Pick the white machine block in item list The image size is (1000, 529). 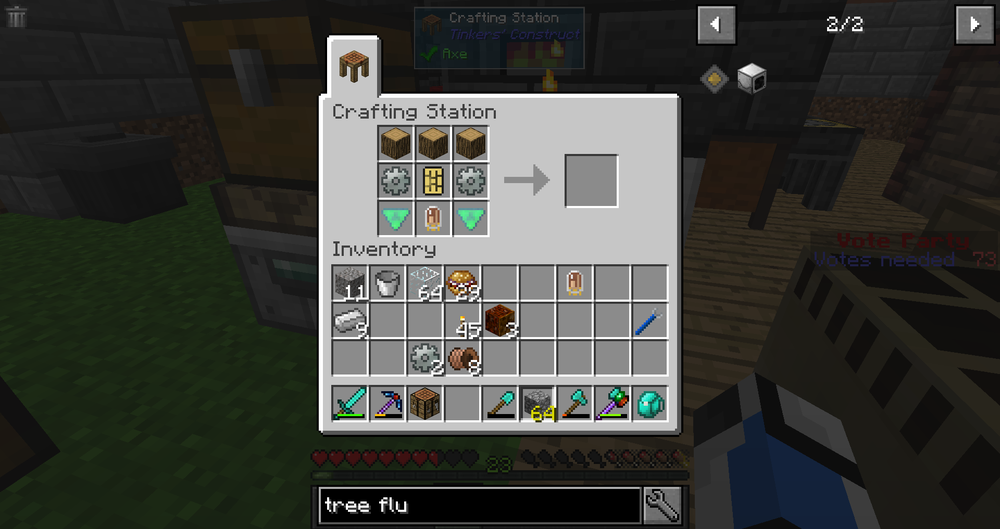[x=751, y=77]
